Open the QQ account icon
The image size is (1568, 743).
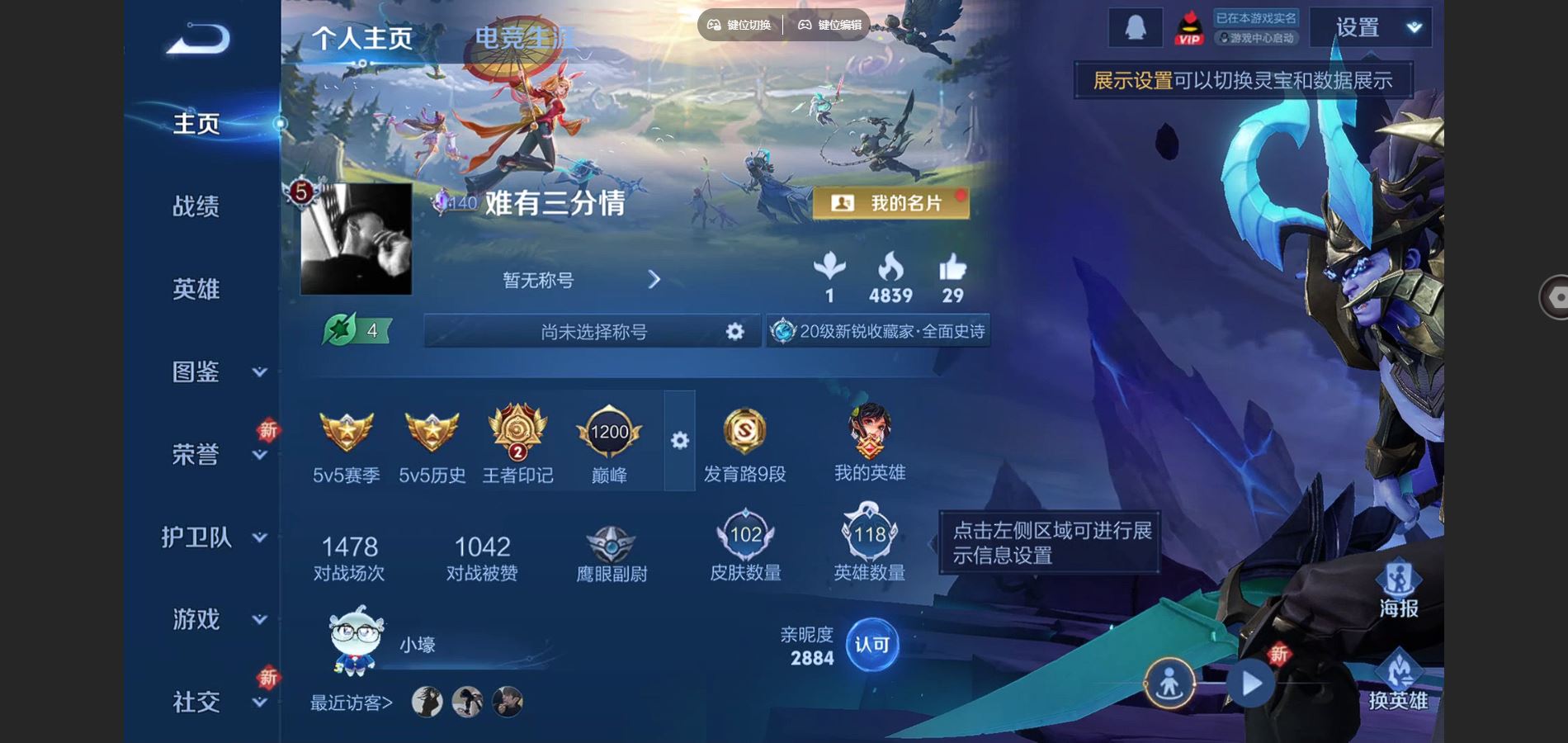[1135, 26]
